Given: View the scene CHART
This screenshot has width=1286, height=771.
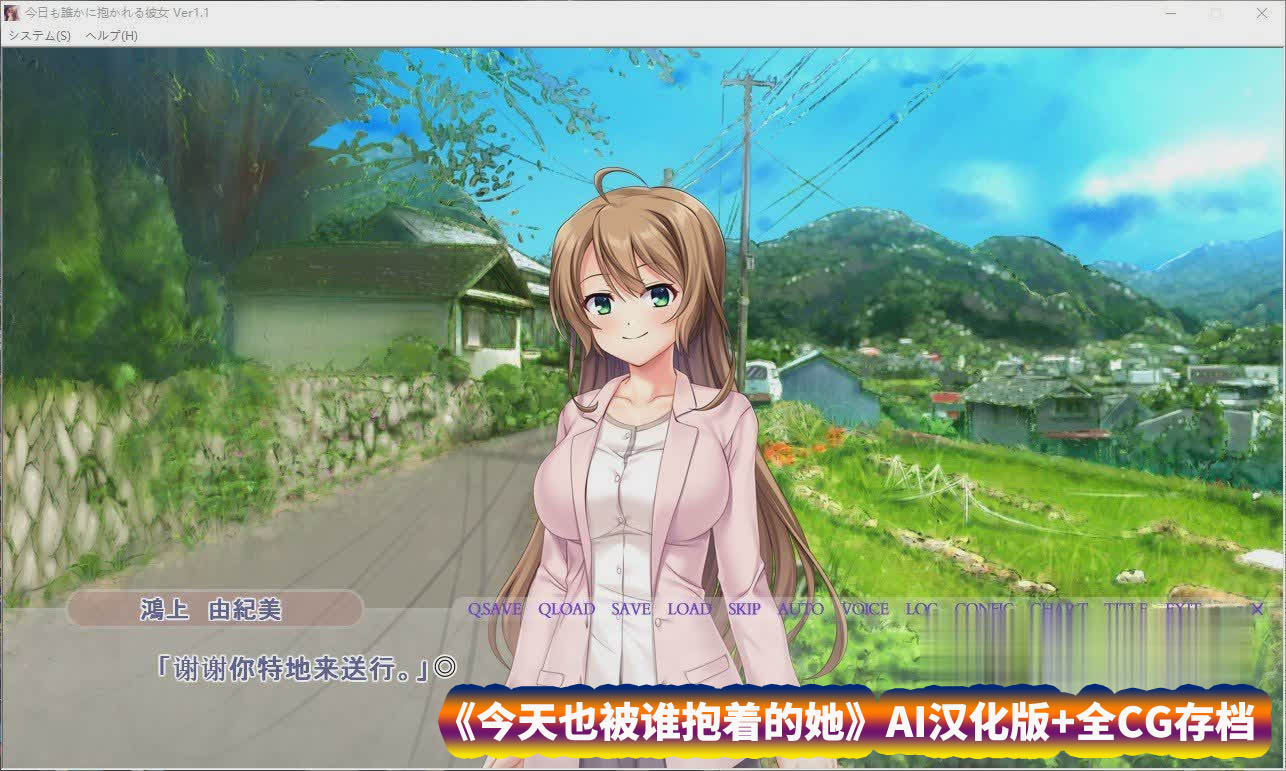Looking at the screenshot, I should pos(1058,609).
